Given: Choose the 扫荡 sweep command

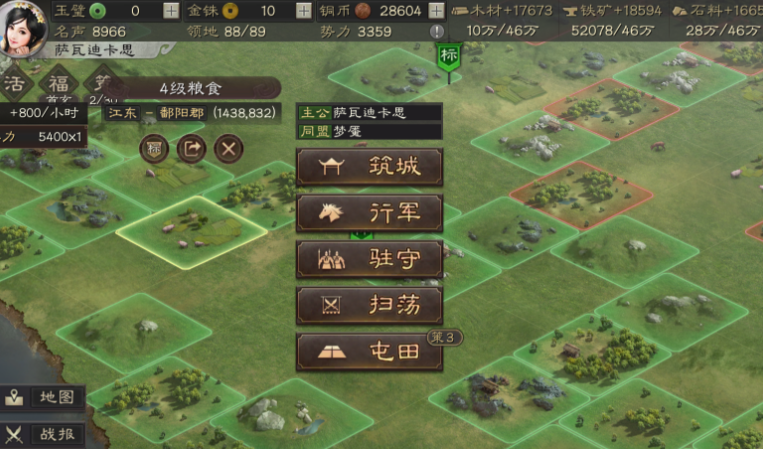Looking at the screenshot, I should tap(369, 305).
